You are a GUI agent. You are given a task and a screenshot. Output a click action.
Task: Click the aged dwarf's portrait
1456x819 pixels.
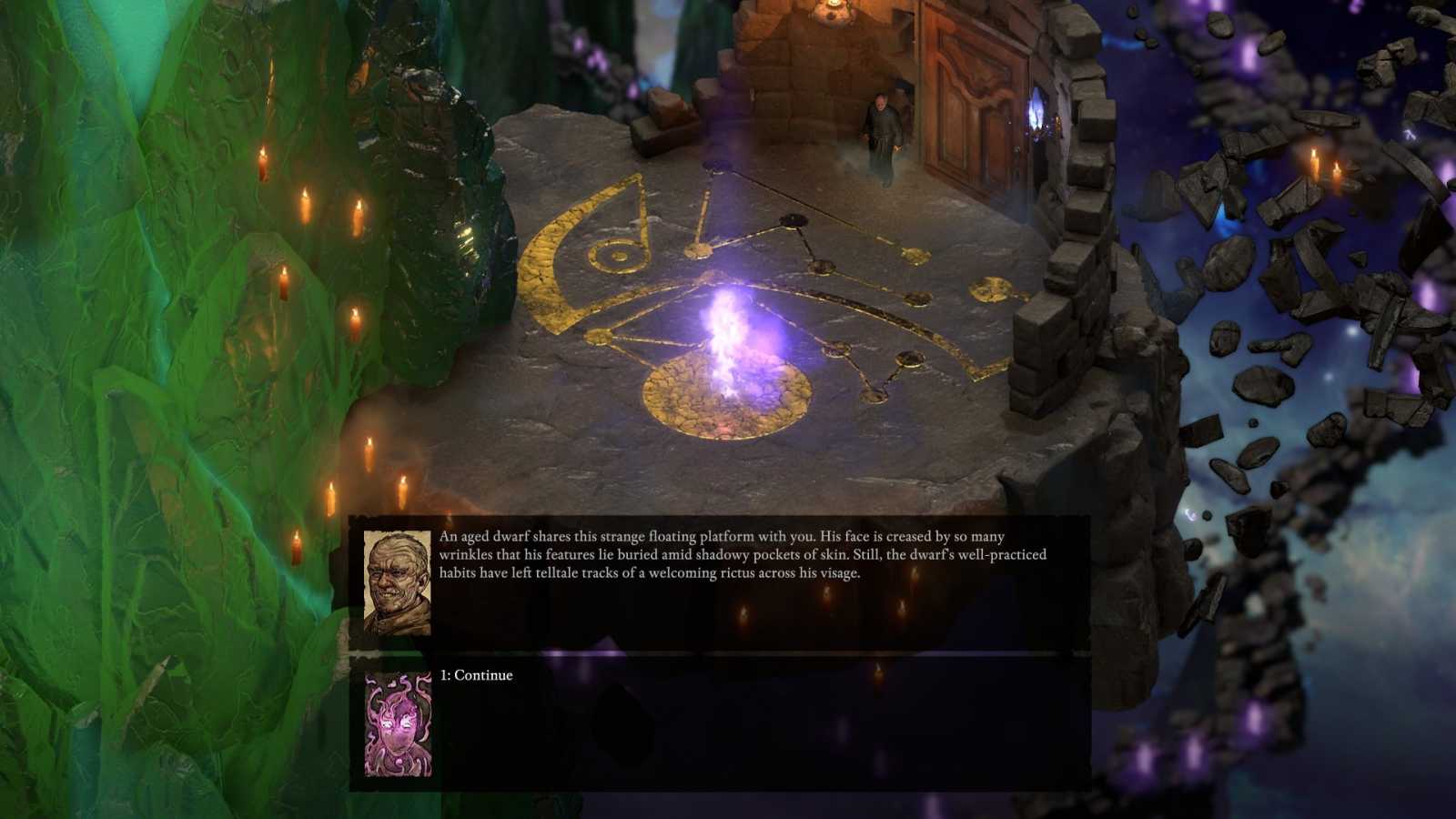(x=397, y=577)
